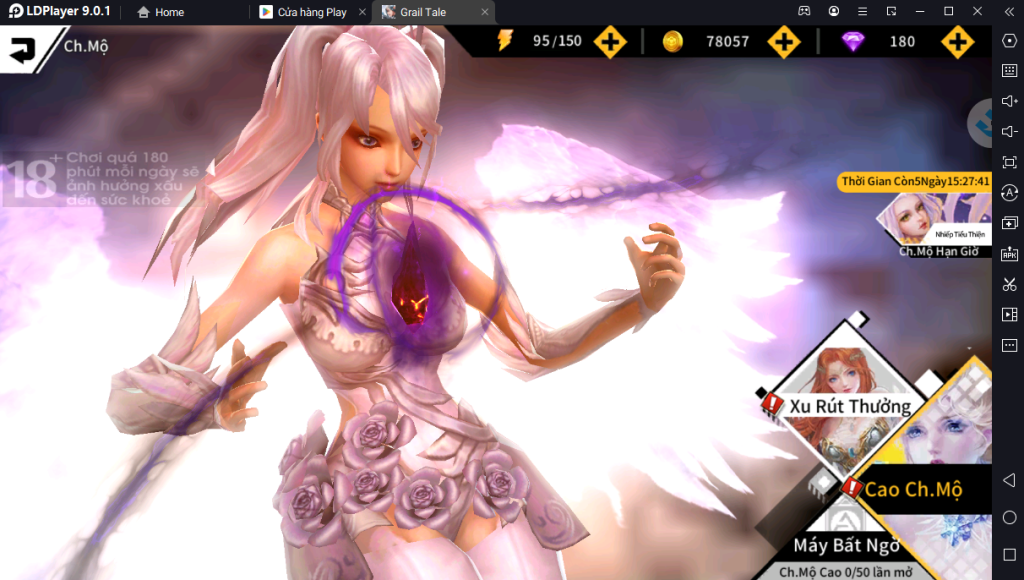The width and height of the screenshot is (1024, 580).
Task: Add energy with the lightning plus button
Action: (610, 42)
